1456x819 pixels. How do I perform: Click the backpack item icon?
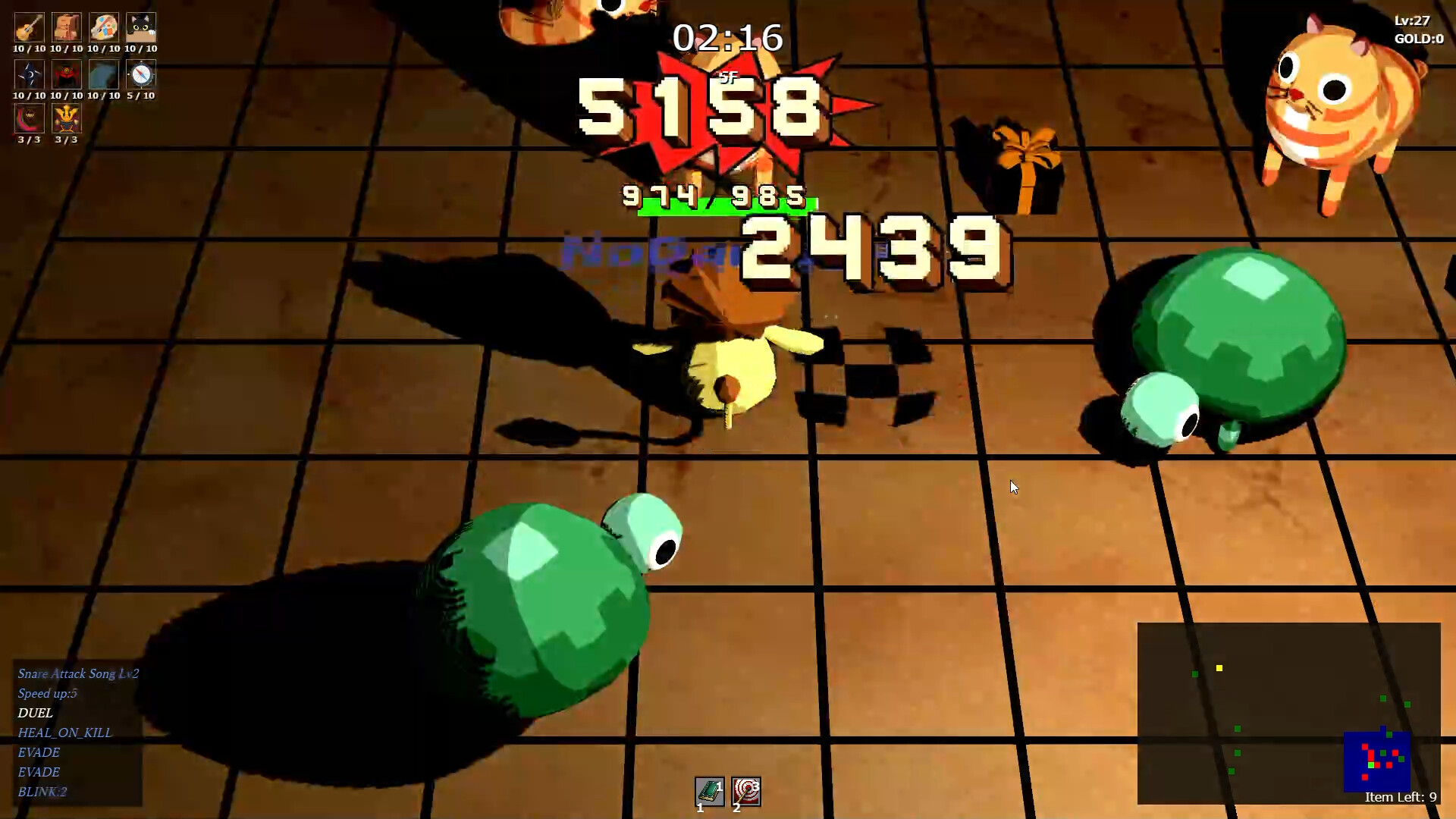click(67, 28)
